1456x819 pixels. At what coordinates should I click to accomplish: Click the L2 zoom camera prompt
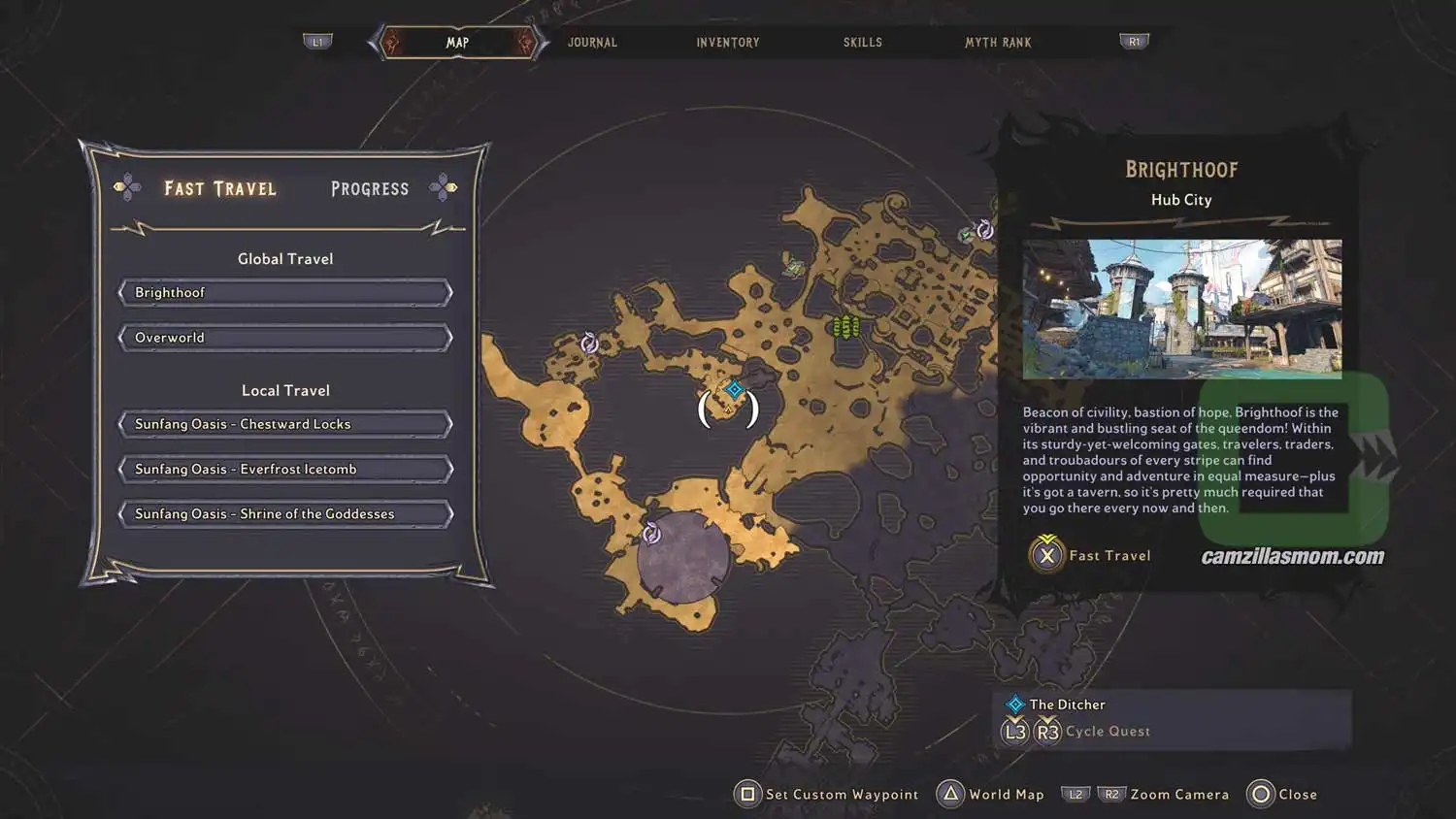point(1075,794)
